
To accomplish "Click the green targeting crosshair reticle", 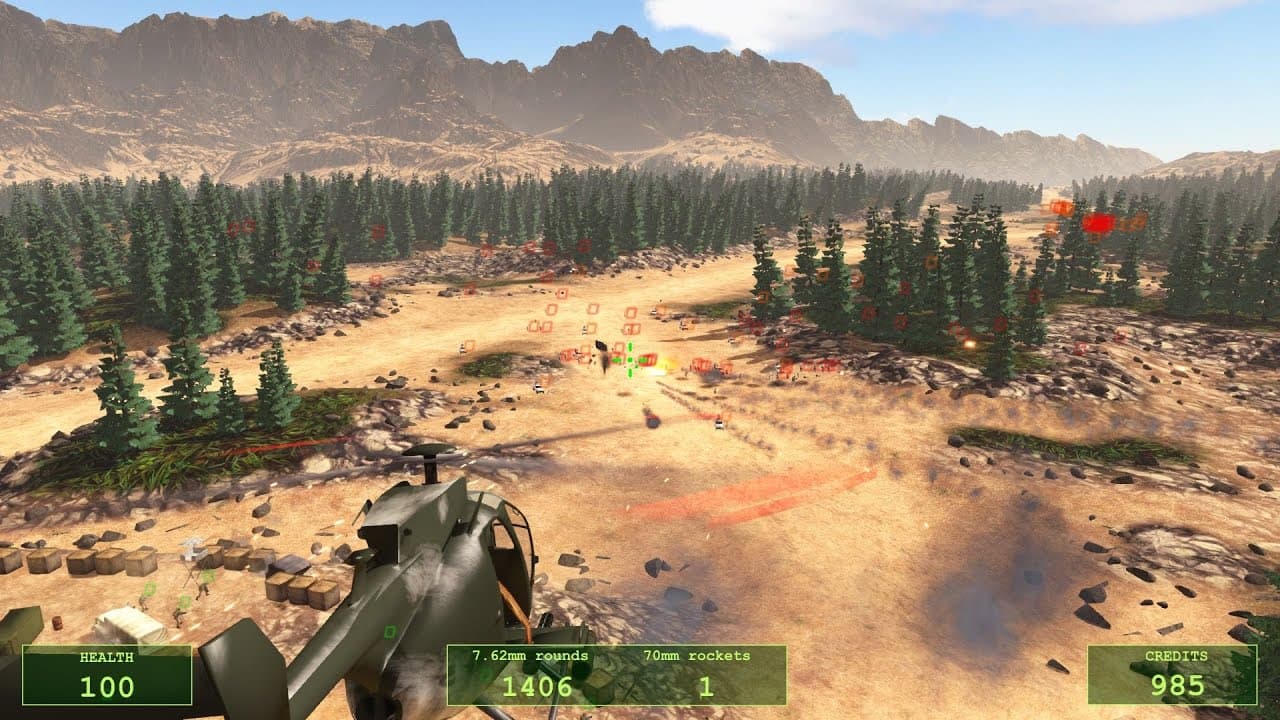I will (x=630, y=360).
